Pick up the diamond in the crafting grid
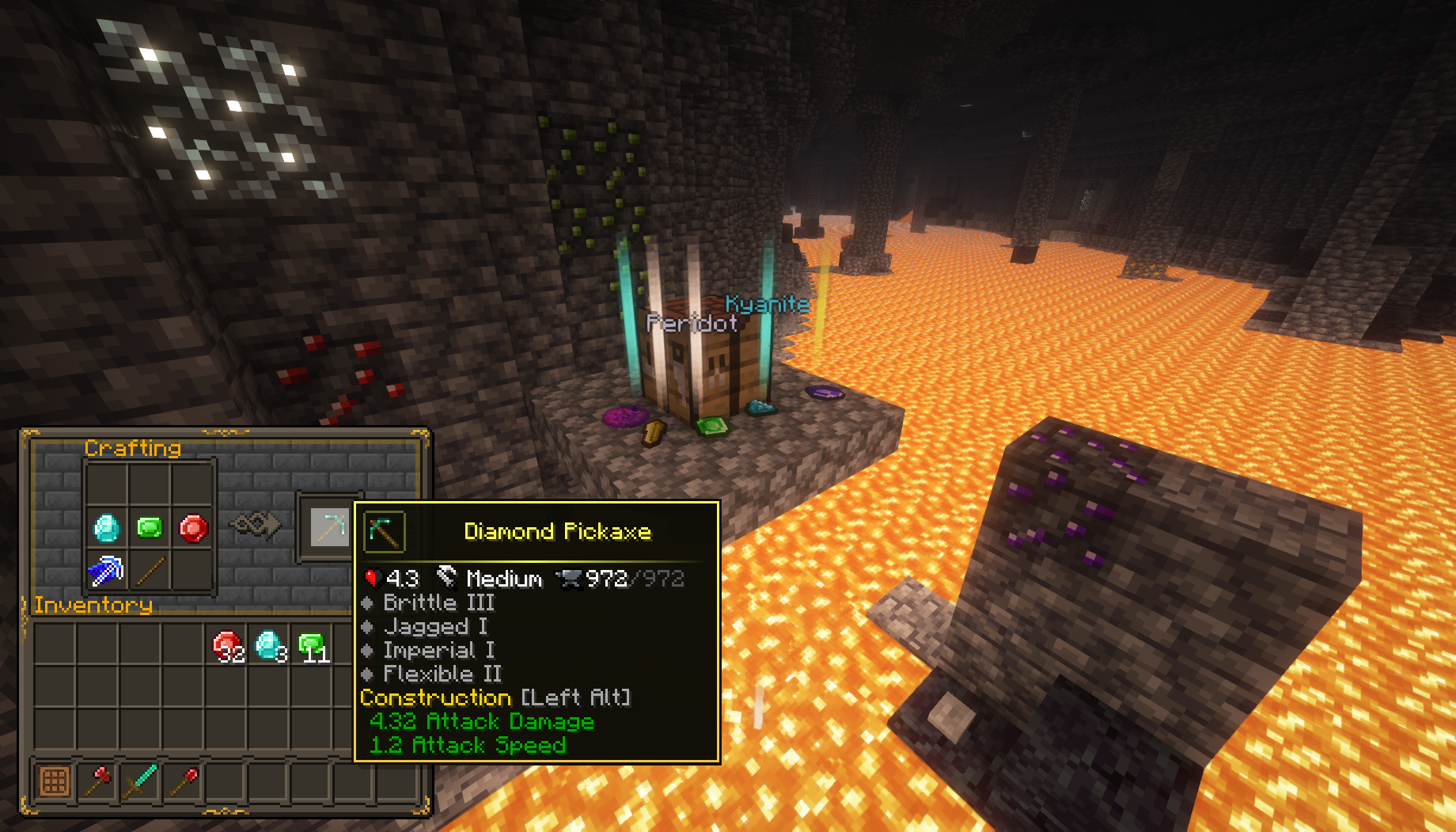Image resolution: width=1456 pixels, height=832 pixels. coord(107,528)
